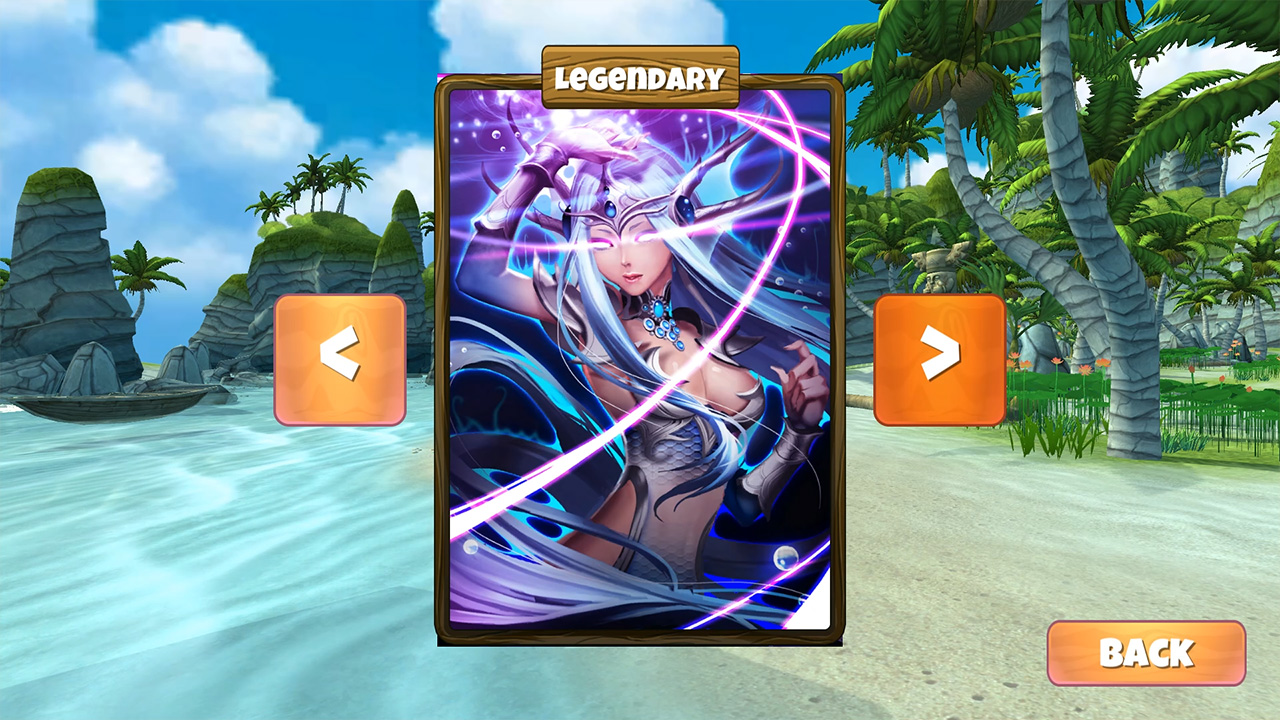Click the BACK label in the corner
Viewport: 1280px width, 720px height.
click(x=1146, y=654)
